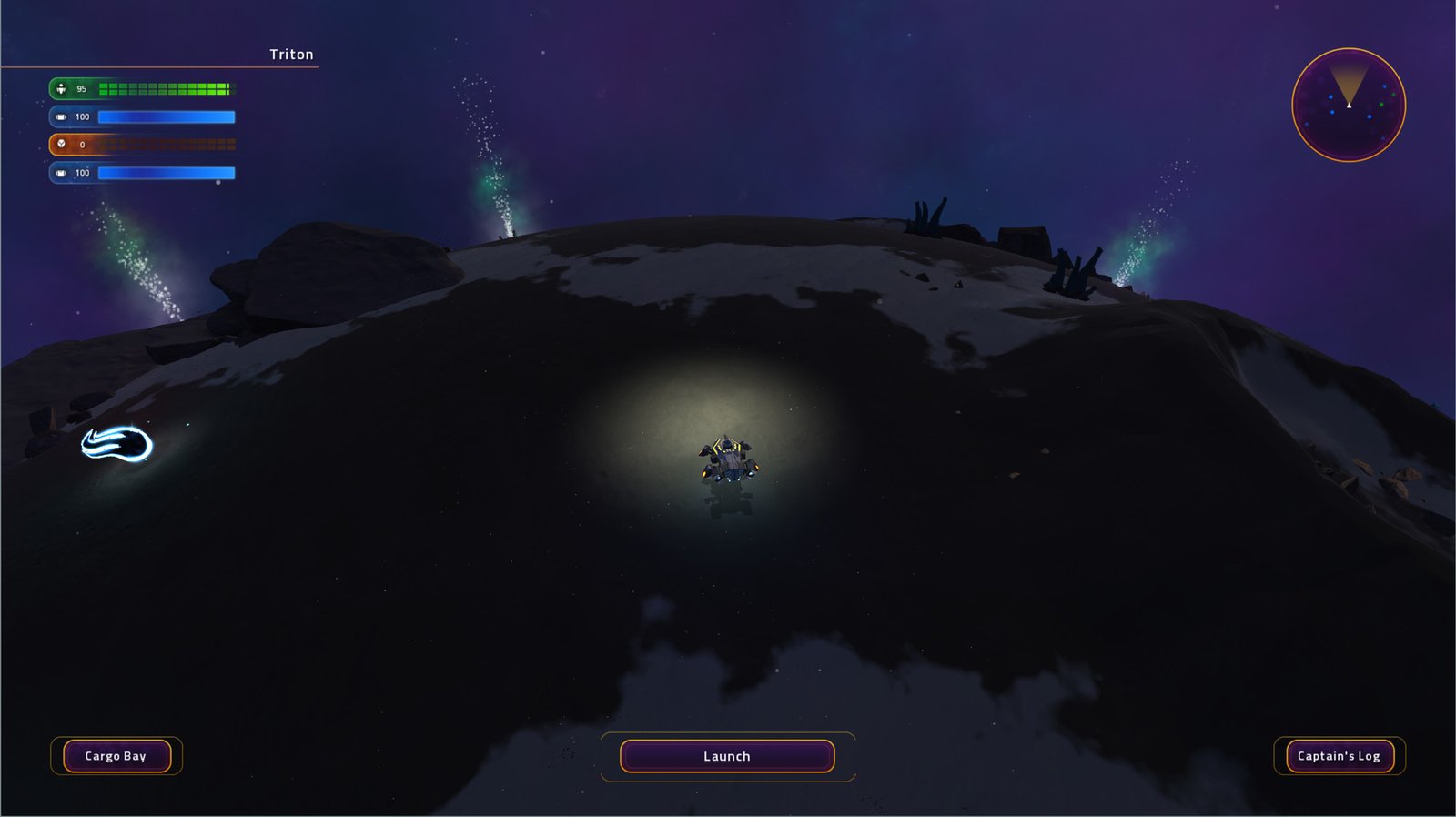Click the small dot under the fuel bar
This screenshot has width=1456, height=817.
[217, 180]
